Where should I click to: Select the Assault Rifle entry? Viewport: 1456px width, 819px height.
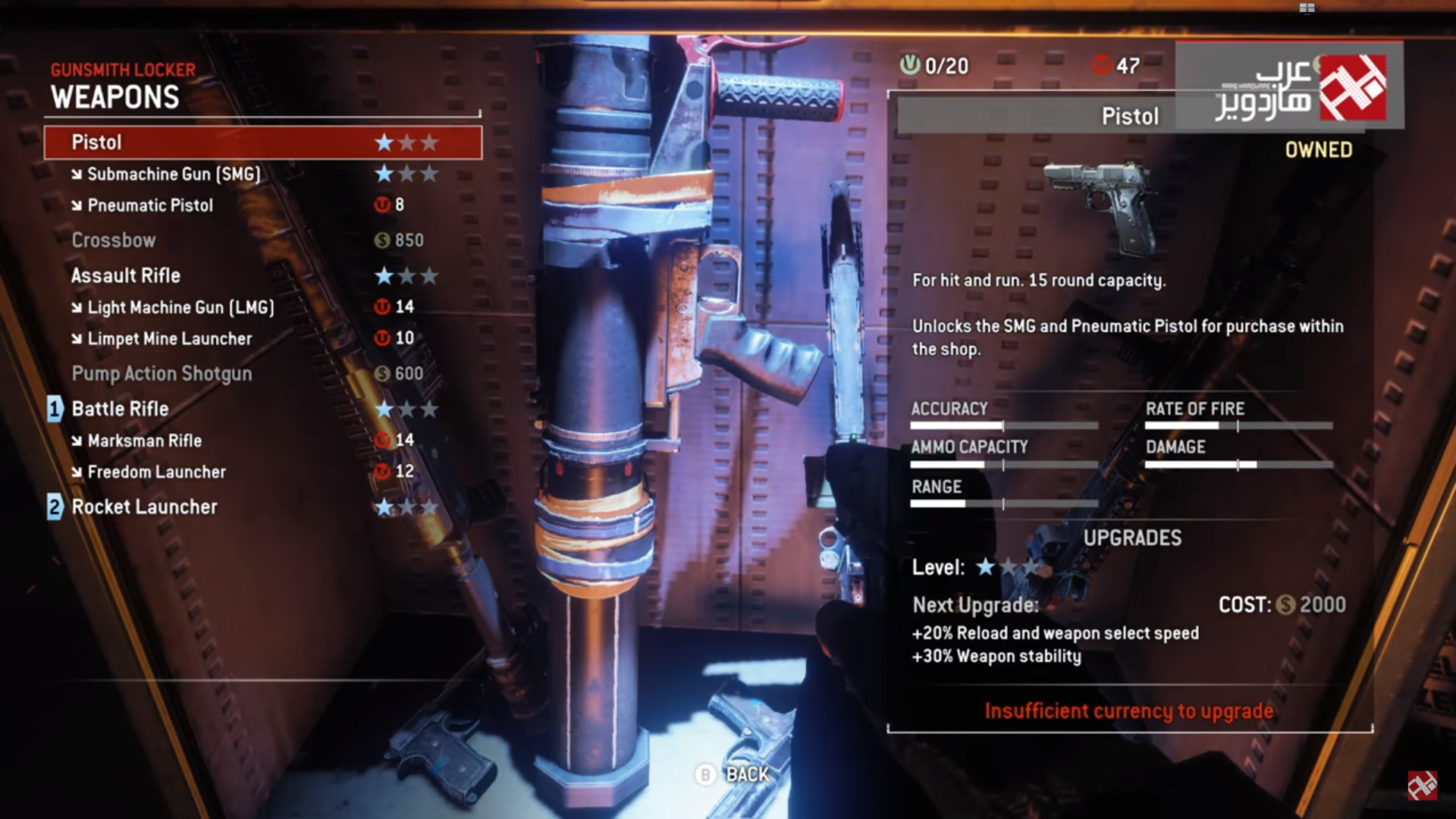click(x=126, y=276)
